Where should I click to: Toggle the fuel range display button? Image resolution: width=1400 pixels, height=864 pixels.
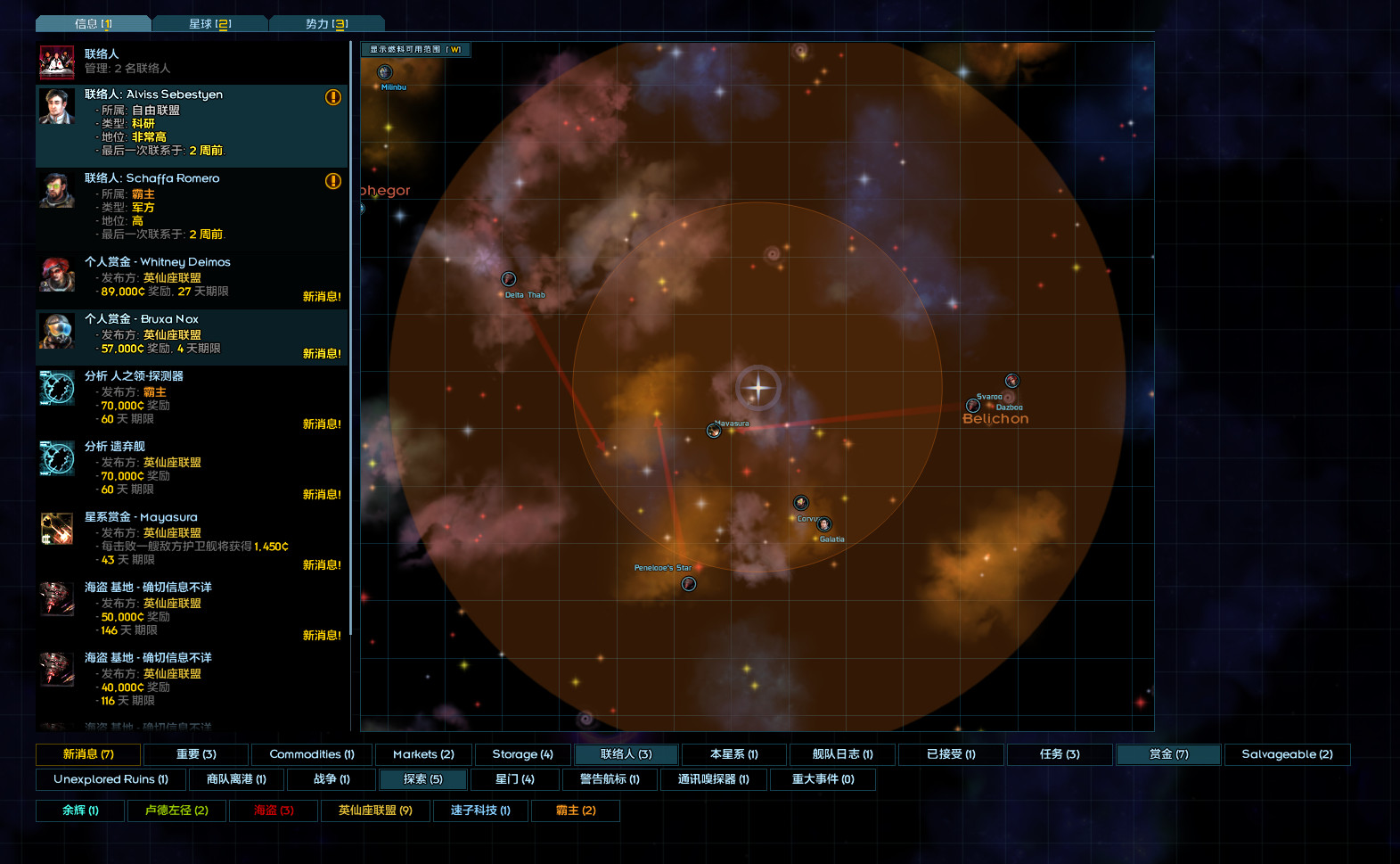(x=415, y=50)
